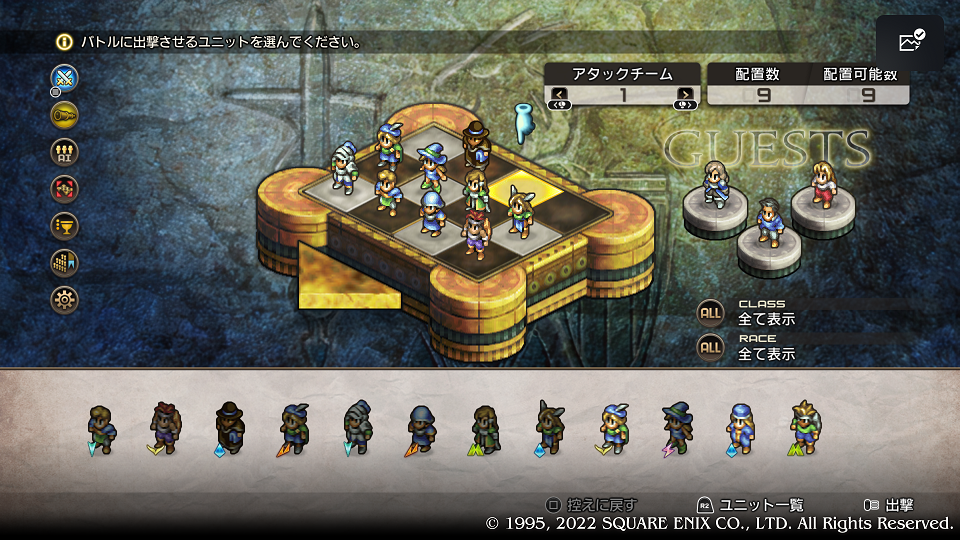Image resolution: width=960 pixels, height=540 pixels.
Task: Select the highlighted yellow tile unit on the board
Action: click(x=518, y=210)
